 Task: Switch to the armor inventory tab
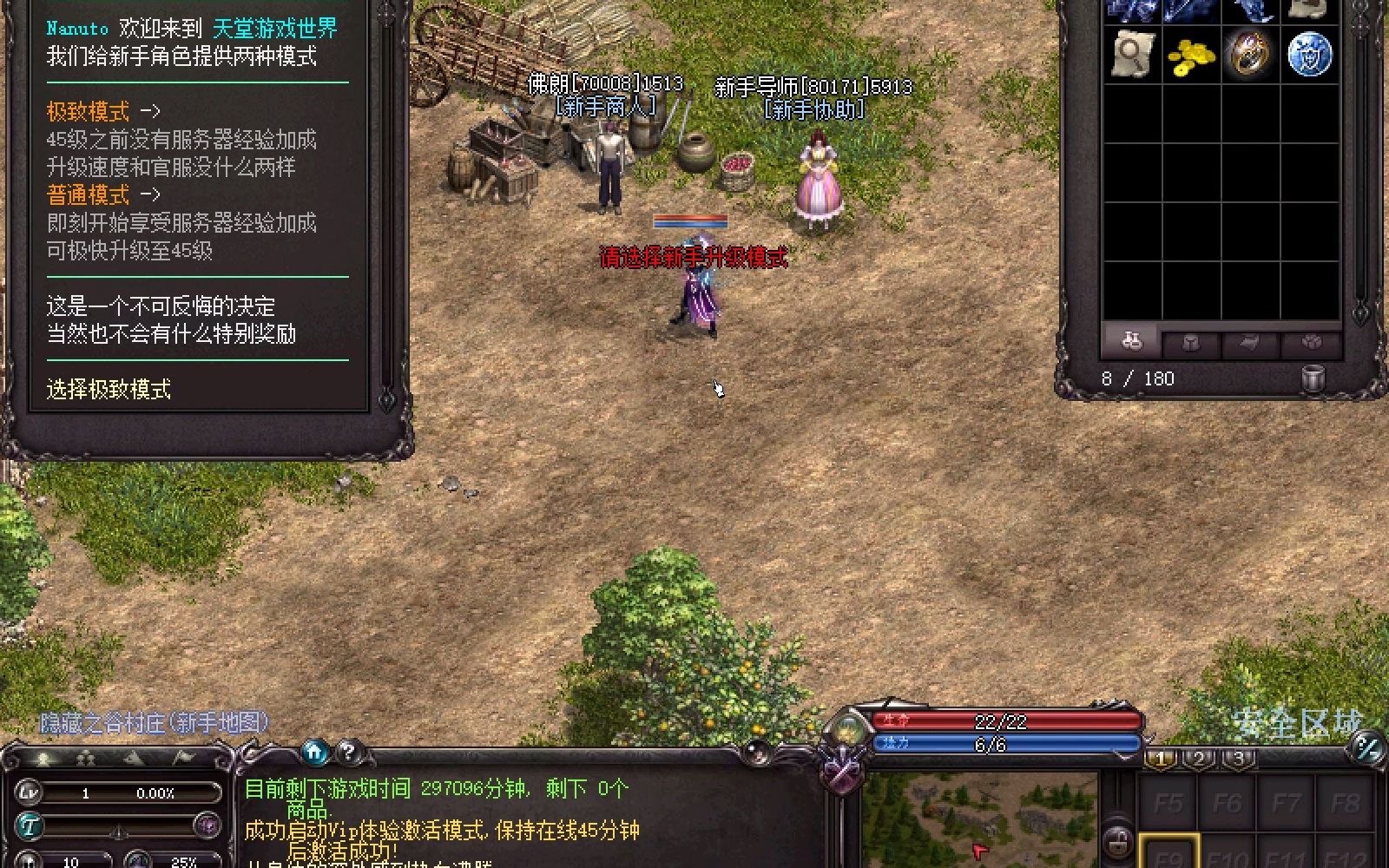point(1191,342)
